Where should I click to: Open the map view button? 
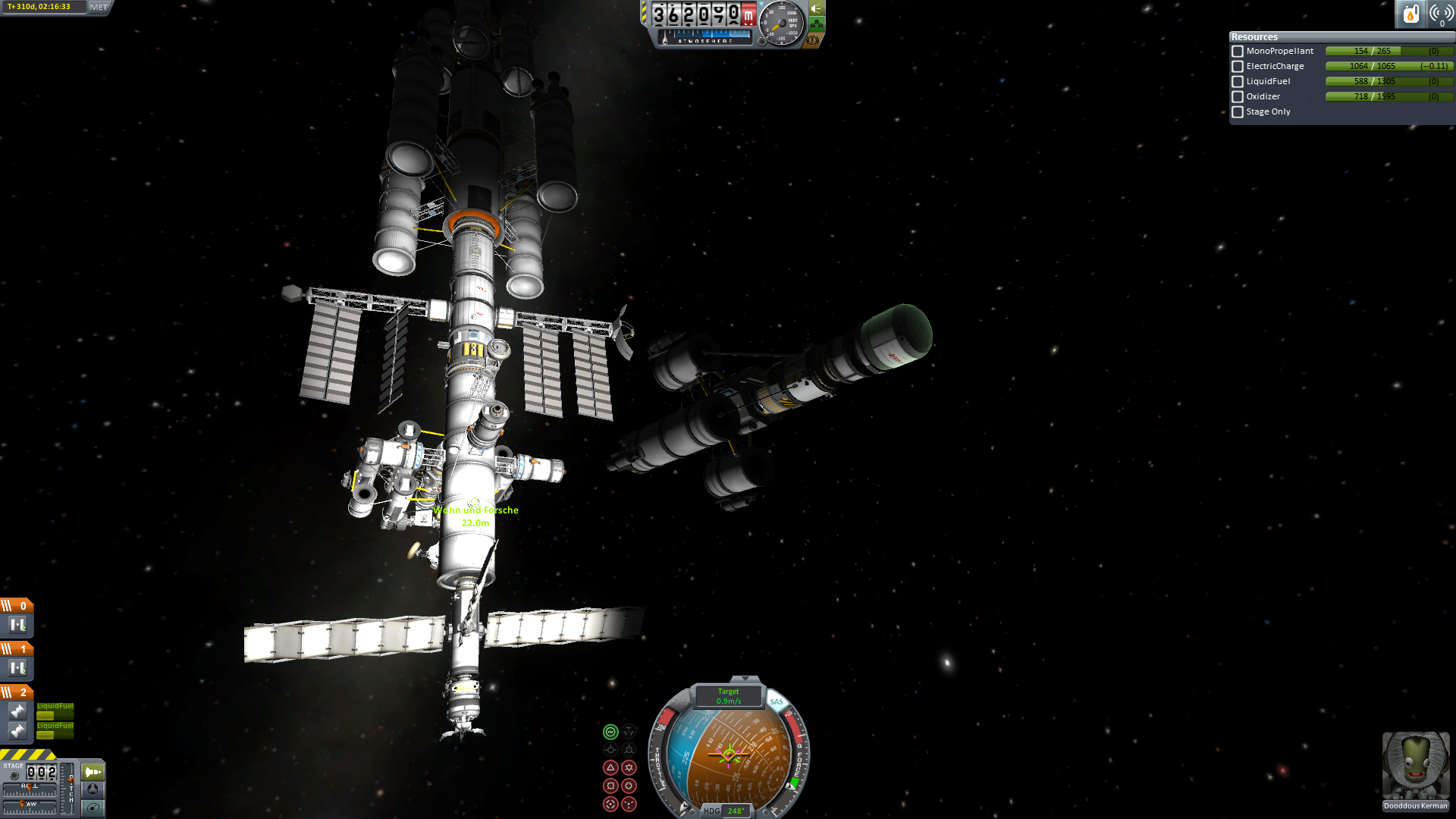93,808
